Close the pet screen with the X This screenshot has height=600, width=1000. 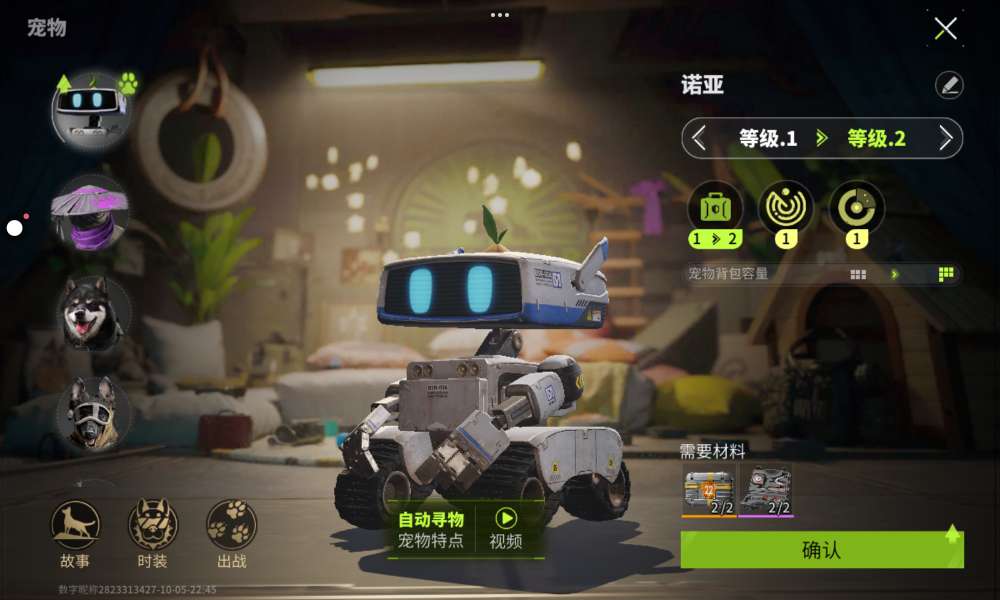[945, 28]
